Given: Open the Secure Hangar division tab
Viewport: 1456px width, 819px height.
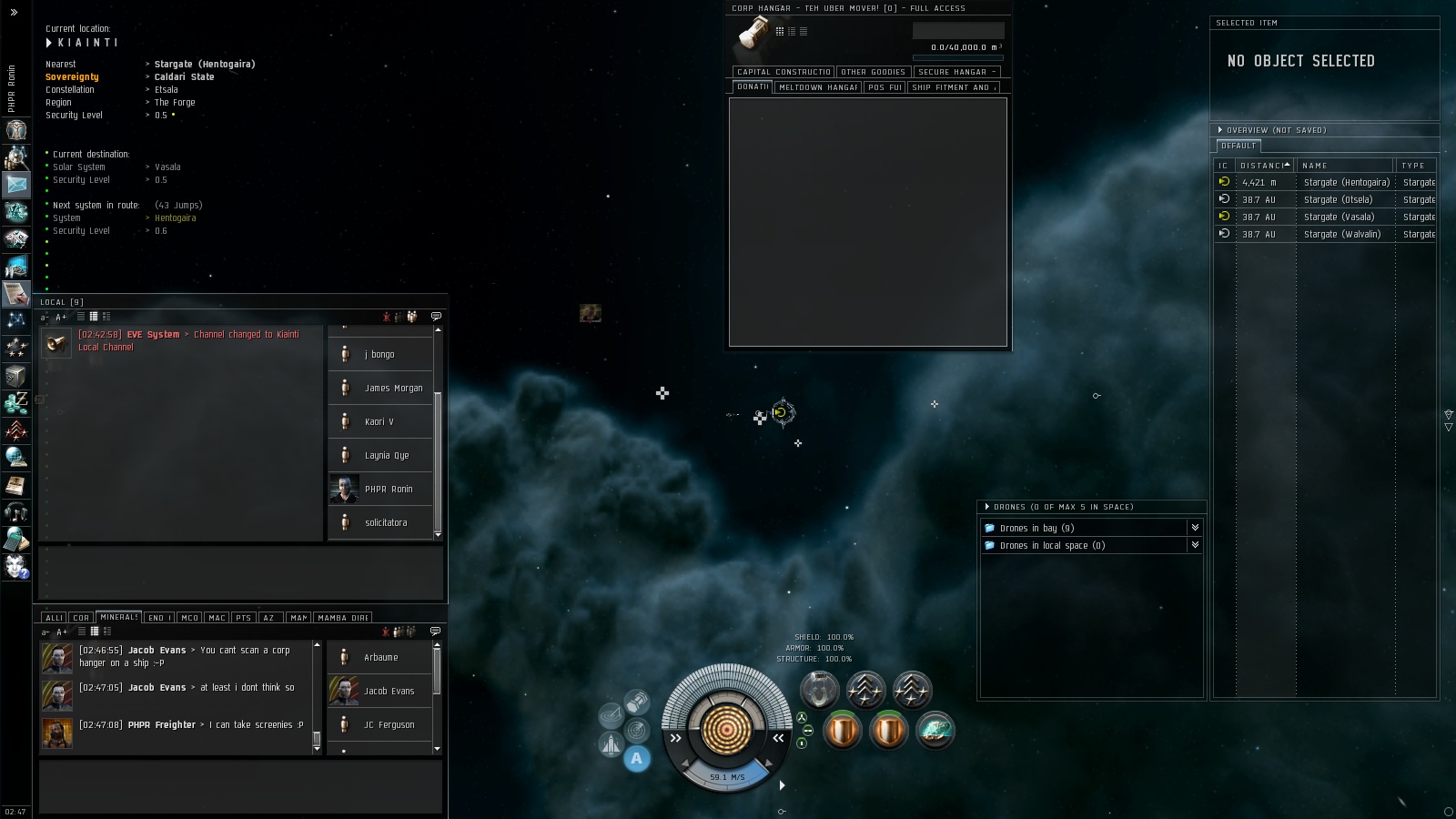Looking at the screenshot, I should (956, 72).
